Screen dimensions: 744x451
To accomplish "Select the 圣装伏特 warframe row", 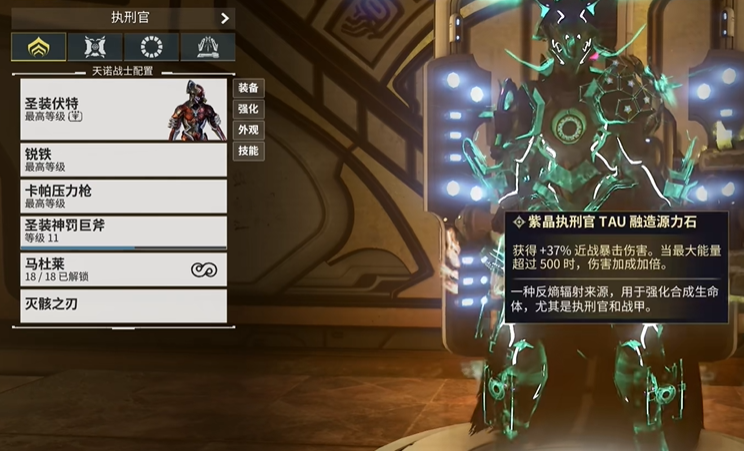I will click(x=123, y=110).
